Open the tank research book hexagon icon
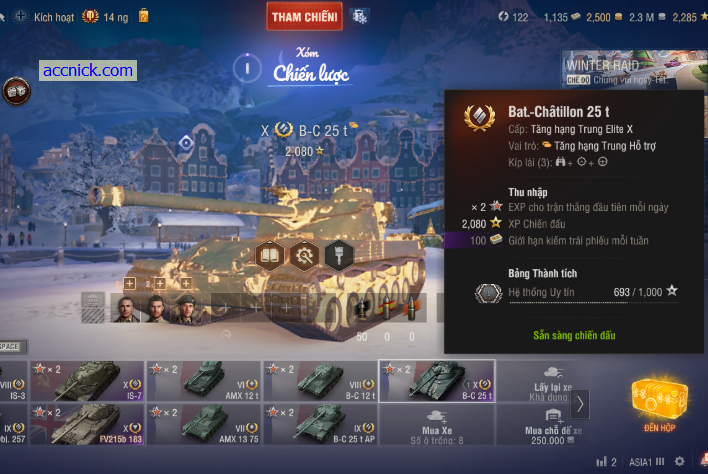The width and height of the screenshot is (708, 474). pos(270,255)
